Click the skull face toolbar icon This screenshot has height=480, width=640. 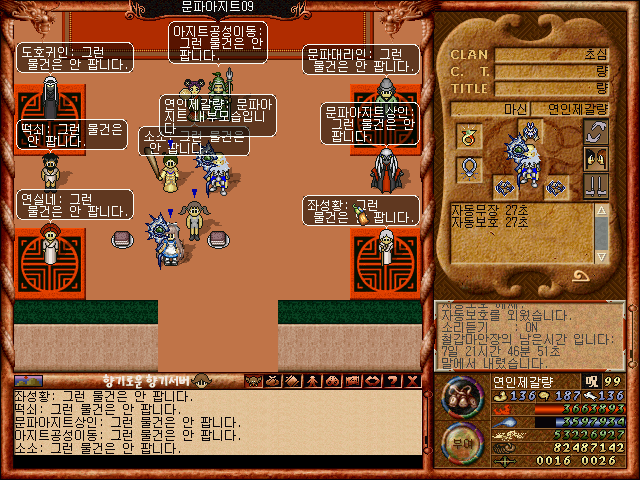coord(253,380)
